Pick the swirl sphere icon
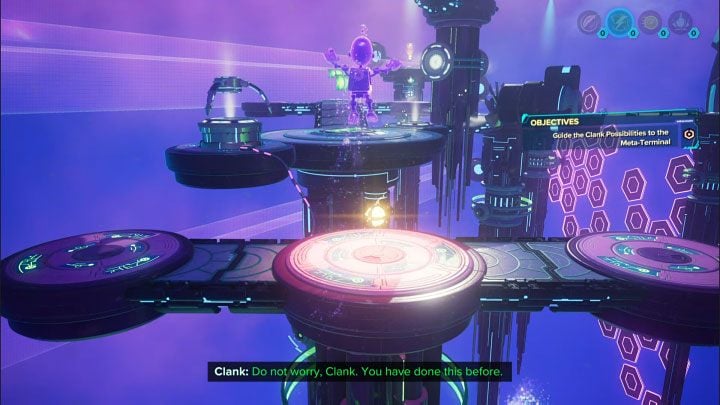Viewport: 720px width, 405px height. (x=650, y=22)
